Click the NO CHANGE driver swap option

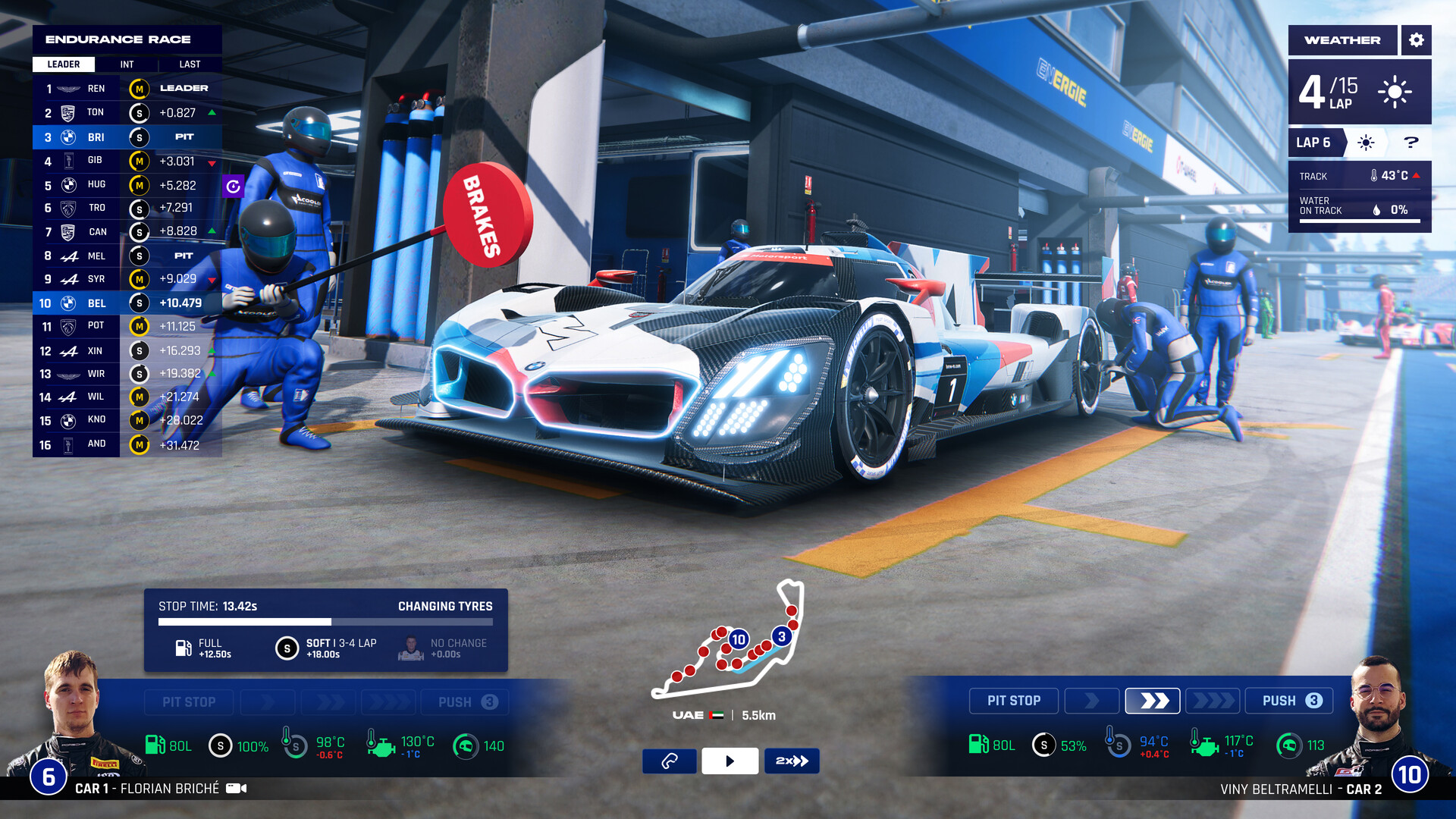409,648
